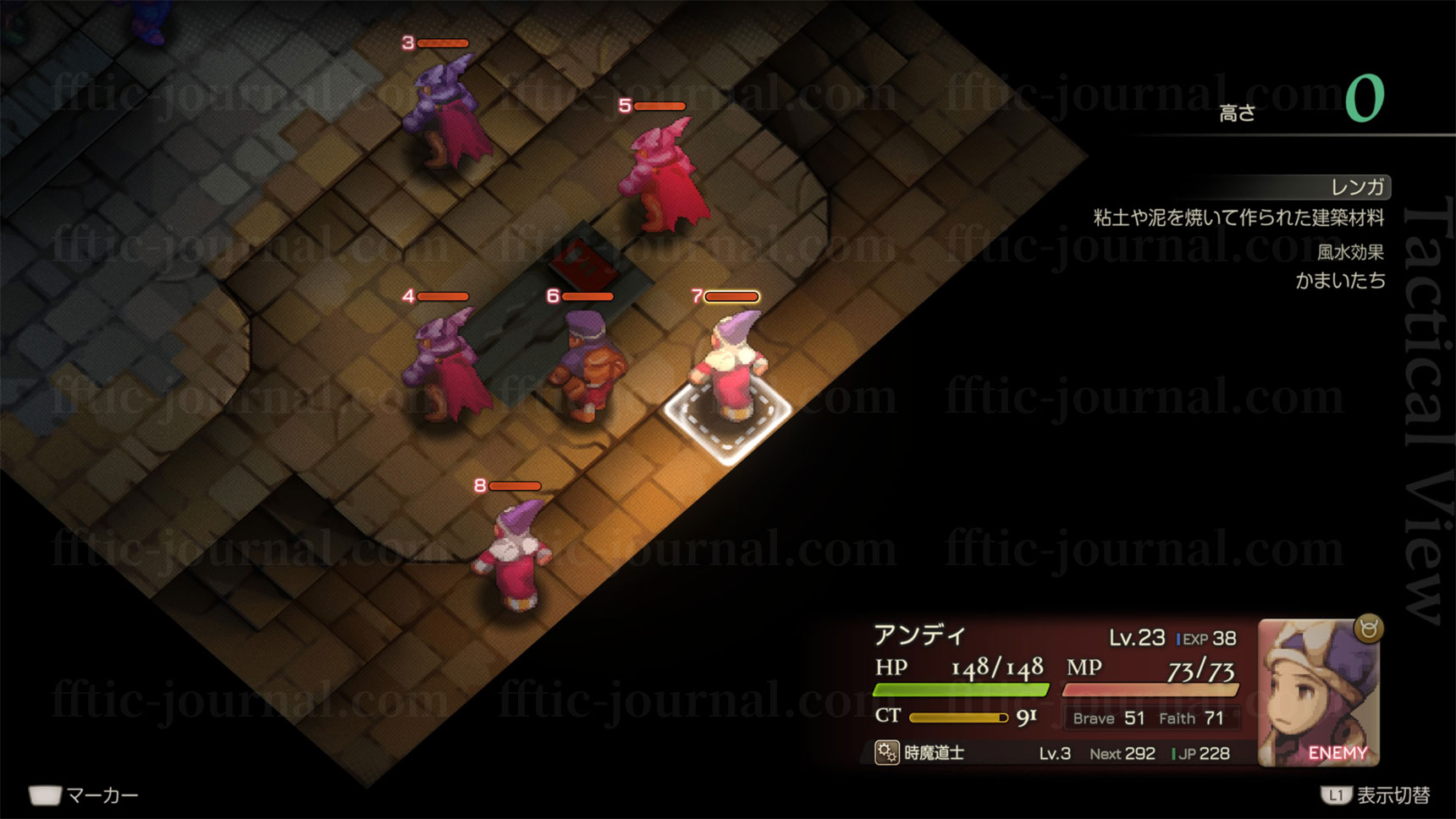Choose the unit marked with turn number 5
This screenshot has height=819, width=1456.
662,176
